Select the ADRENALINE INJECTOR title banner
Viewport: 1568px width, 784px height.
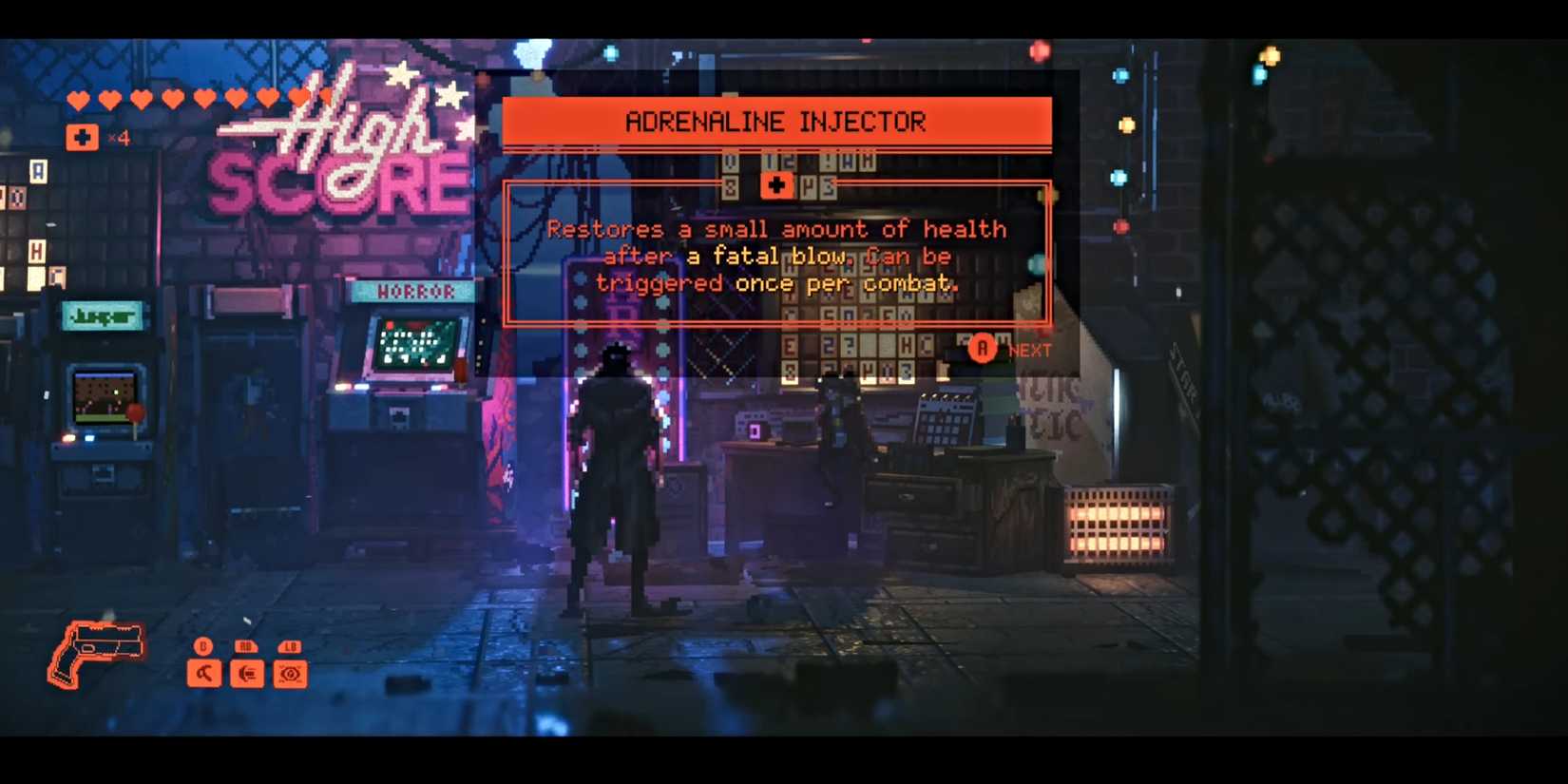coord(776,121)
